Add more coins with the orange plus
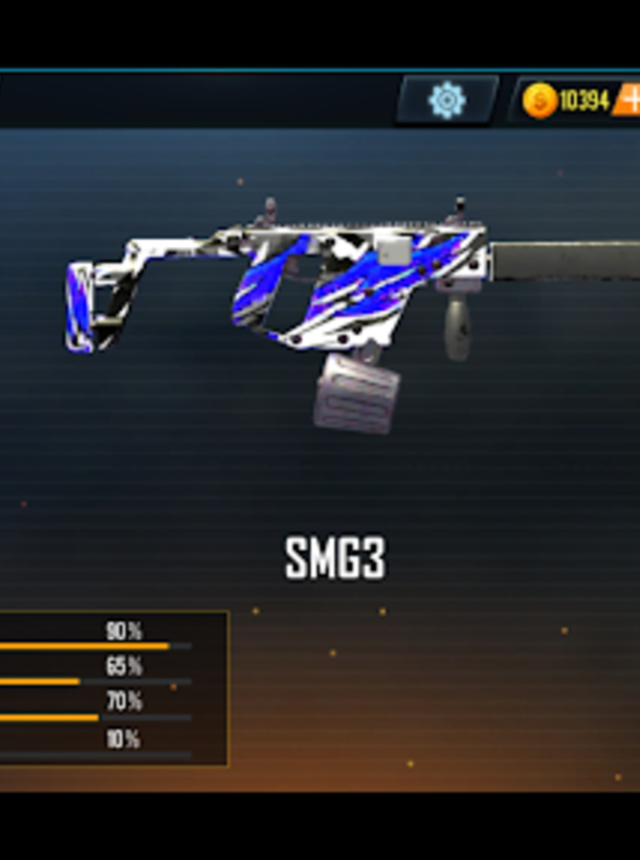The width and height of the screenshot is (640, 860). tap(629, 100)
